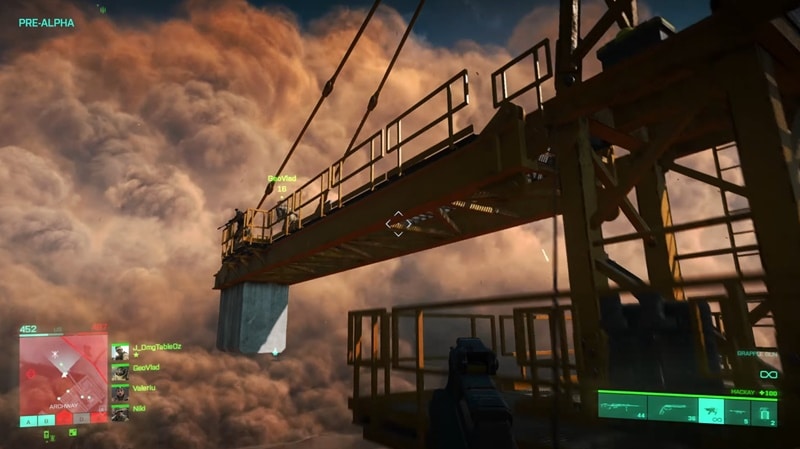Image resolution: width=800 pixels, height=449 pixels.
Task: Select the gadget slot showing 5
Action: click(x=740, y=407)
